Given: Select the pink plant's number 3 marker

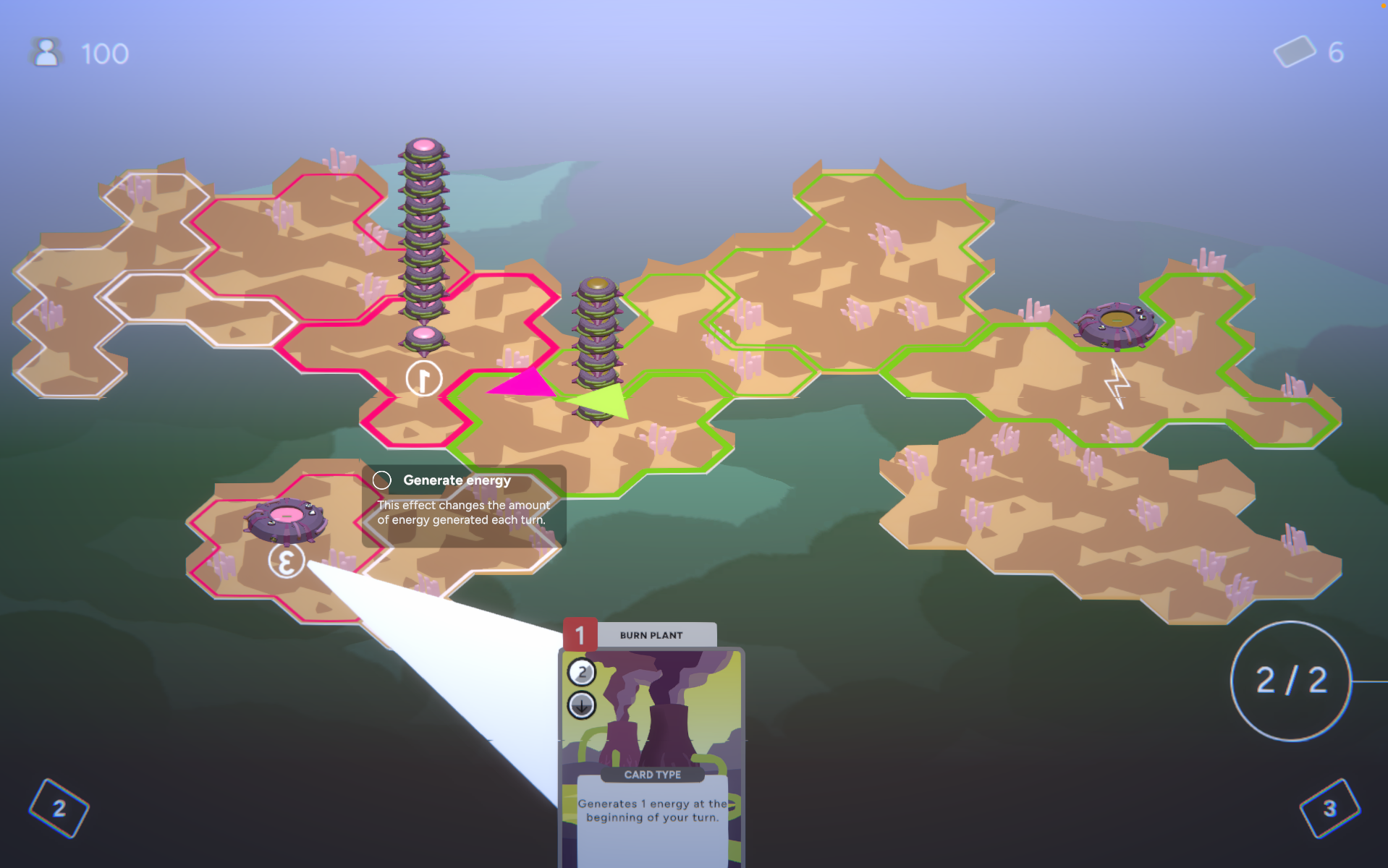Looking at the screenshot, I should point(287,561).
